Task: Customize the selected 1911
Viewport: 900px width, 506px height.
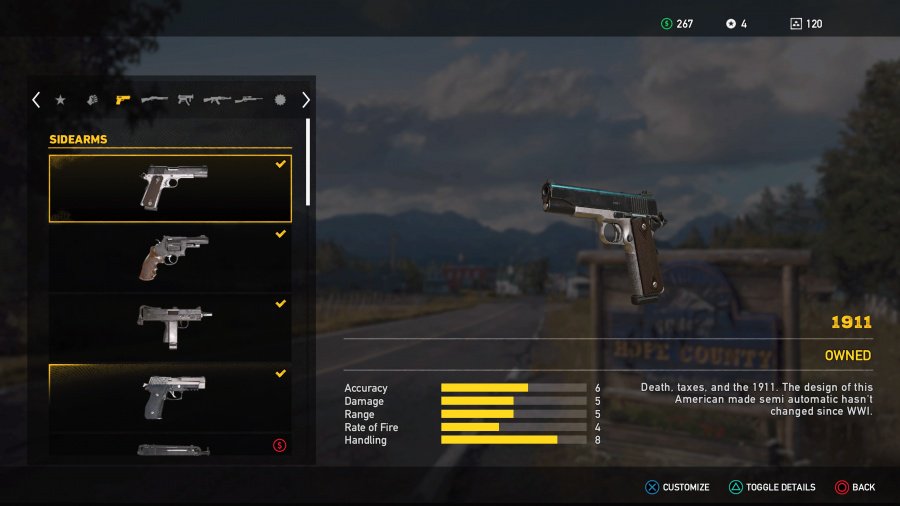Action: 676,487
